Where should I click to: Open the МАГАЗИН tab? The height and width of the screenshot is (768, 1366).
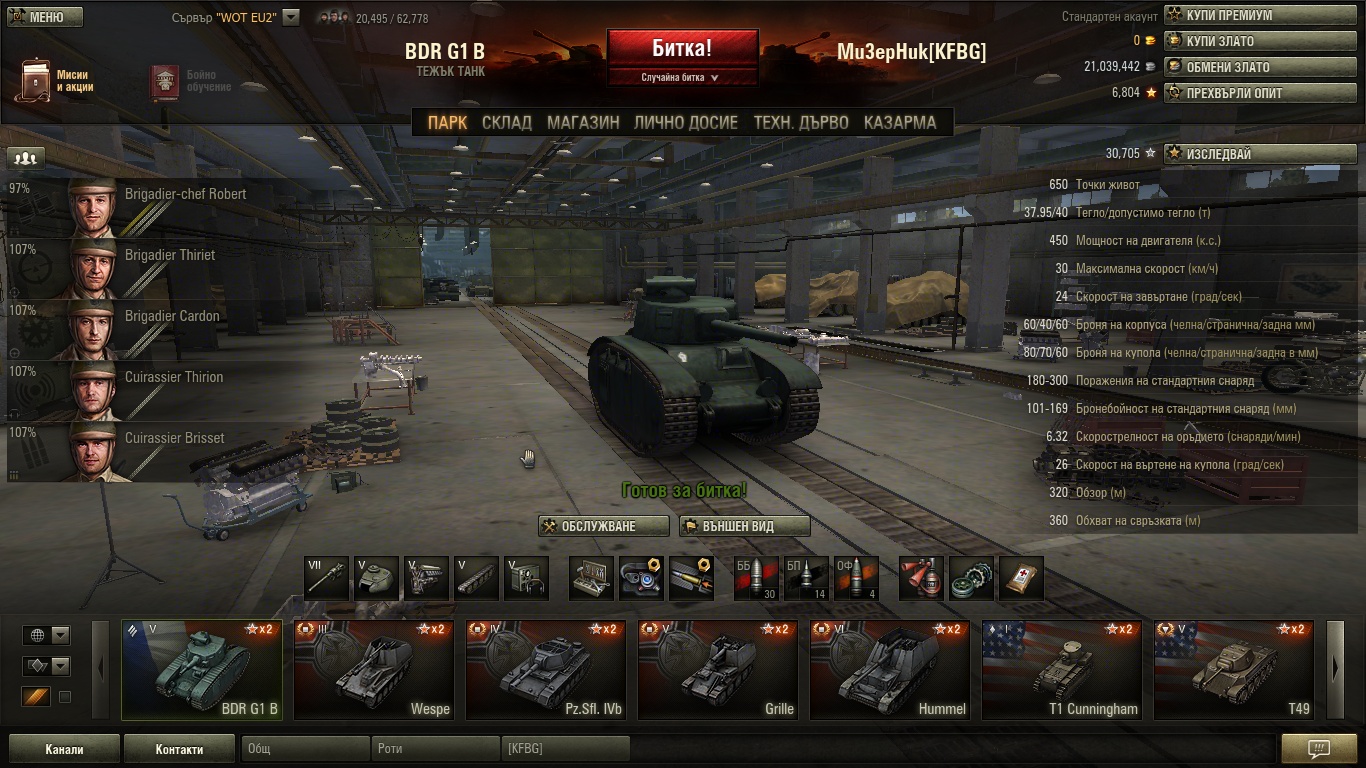tap(583, 123)
